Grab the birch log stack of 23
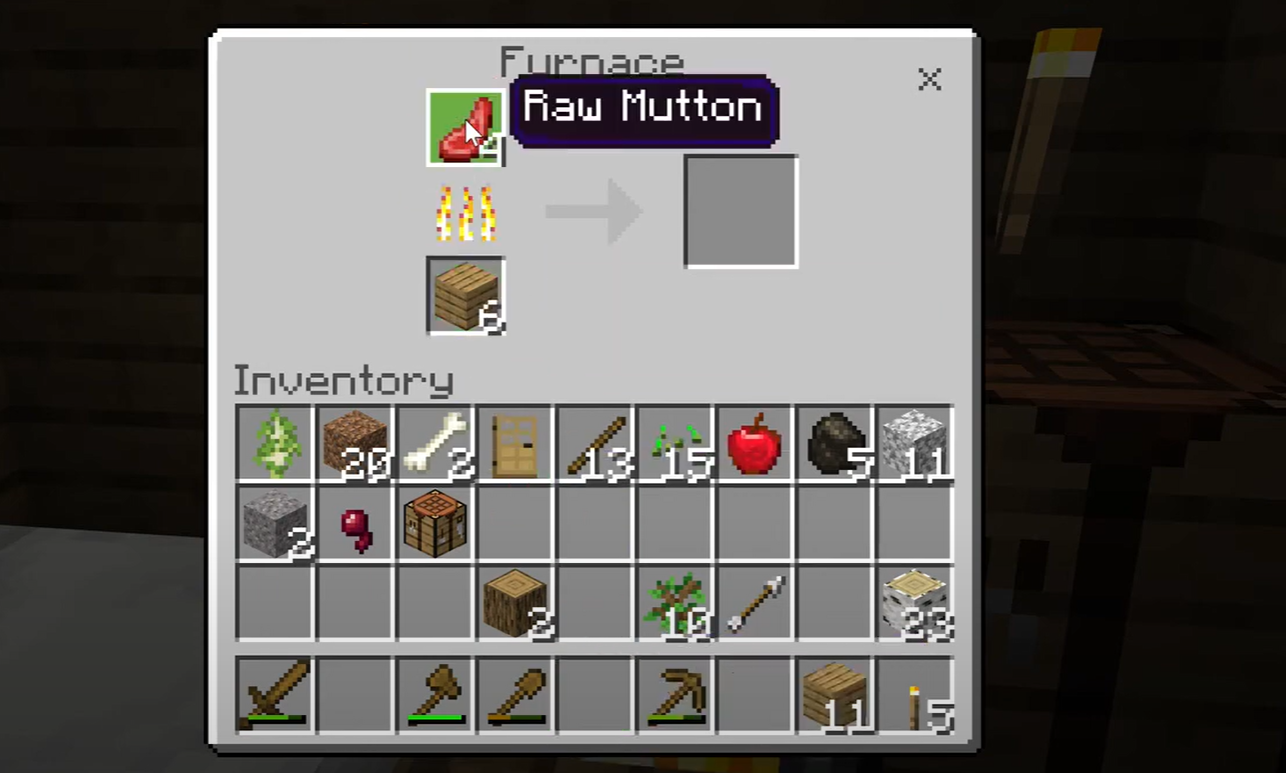Image resolution: width=1286 pixels, height=773 pixels. pos(915,603)
